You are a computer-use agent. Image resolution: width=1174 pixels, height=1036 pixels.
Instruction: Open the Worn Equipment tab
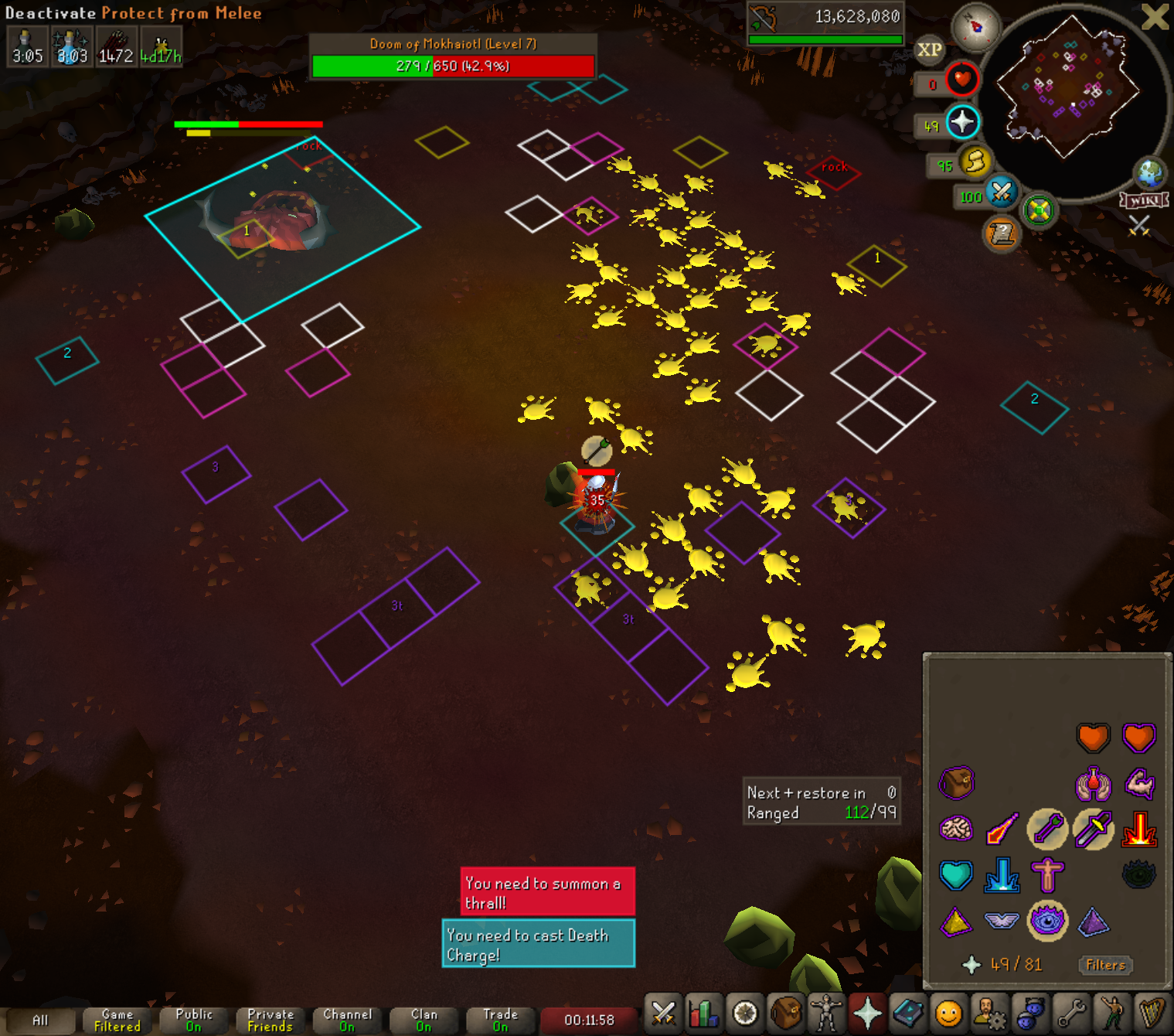826,1013
